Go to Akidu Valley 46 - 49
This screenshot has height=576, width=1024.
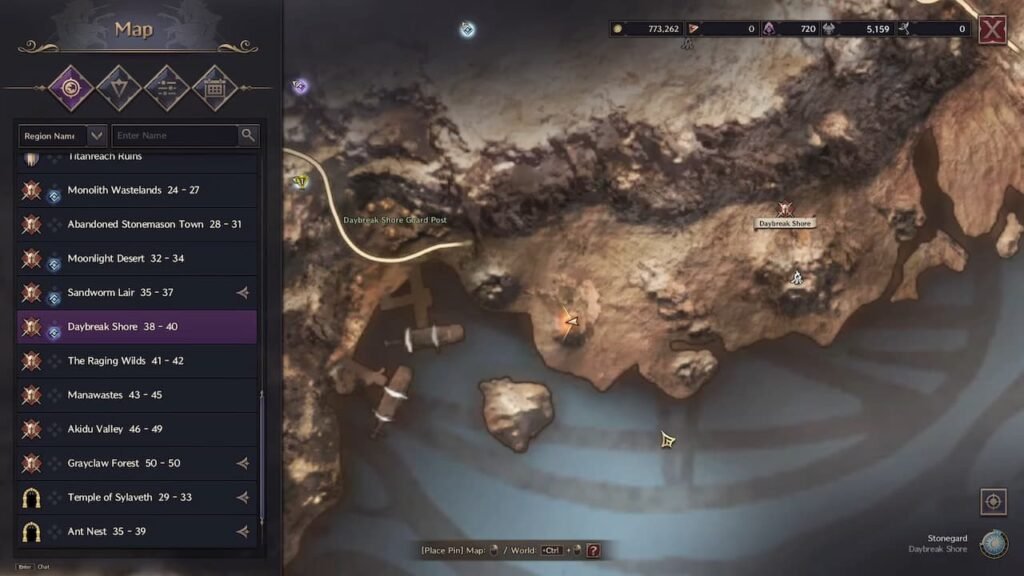click(114, 429)
